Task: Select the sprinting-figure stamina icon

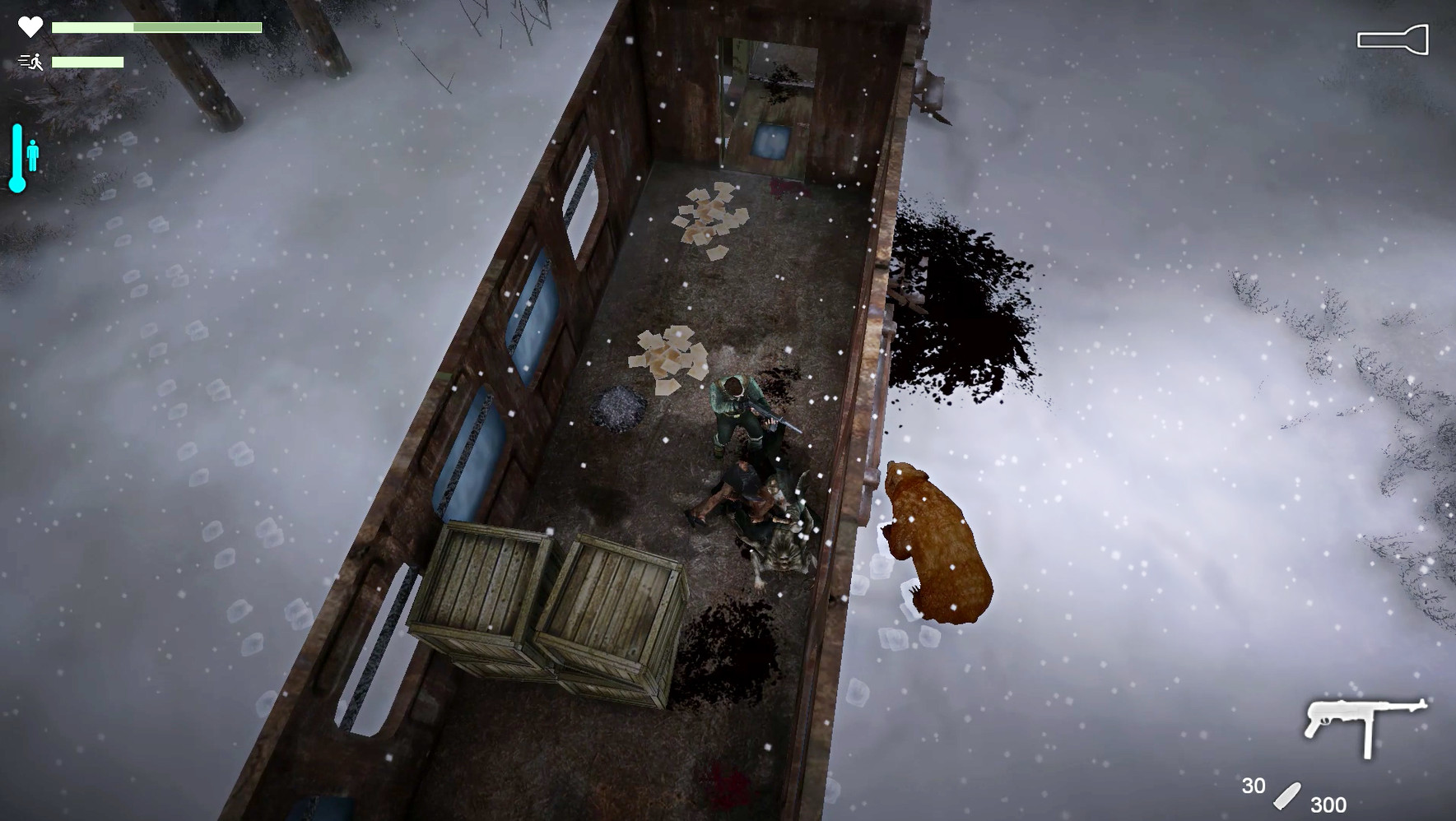Action: pyautogui.click(x=35, y=61)
